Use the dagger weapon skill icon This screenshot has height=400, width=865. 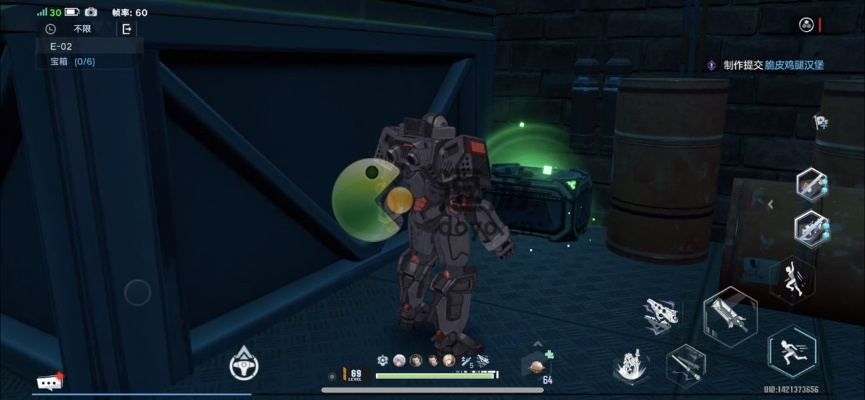click(686, 364)
